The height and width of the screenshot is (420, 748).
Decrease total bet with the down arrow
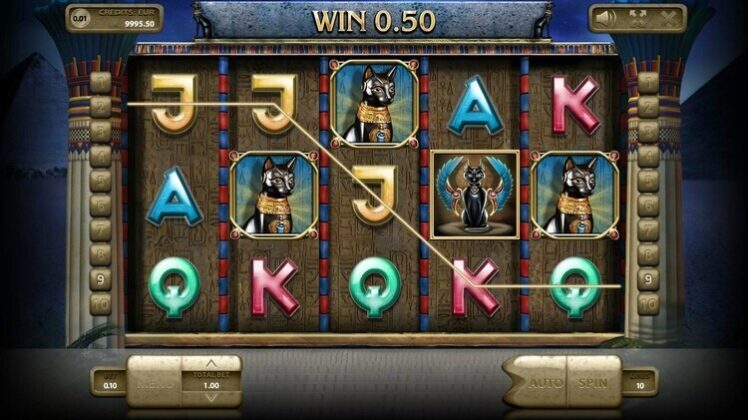point(211,399)
